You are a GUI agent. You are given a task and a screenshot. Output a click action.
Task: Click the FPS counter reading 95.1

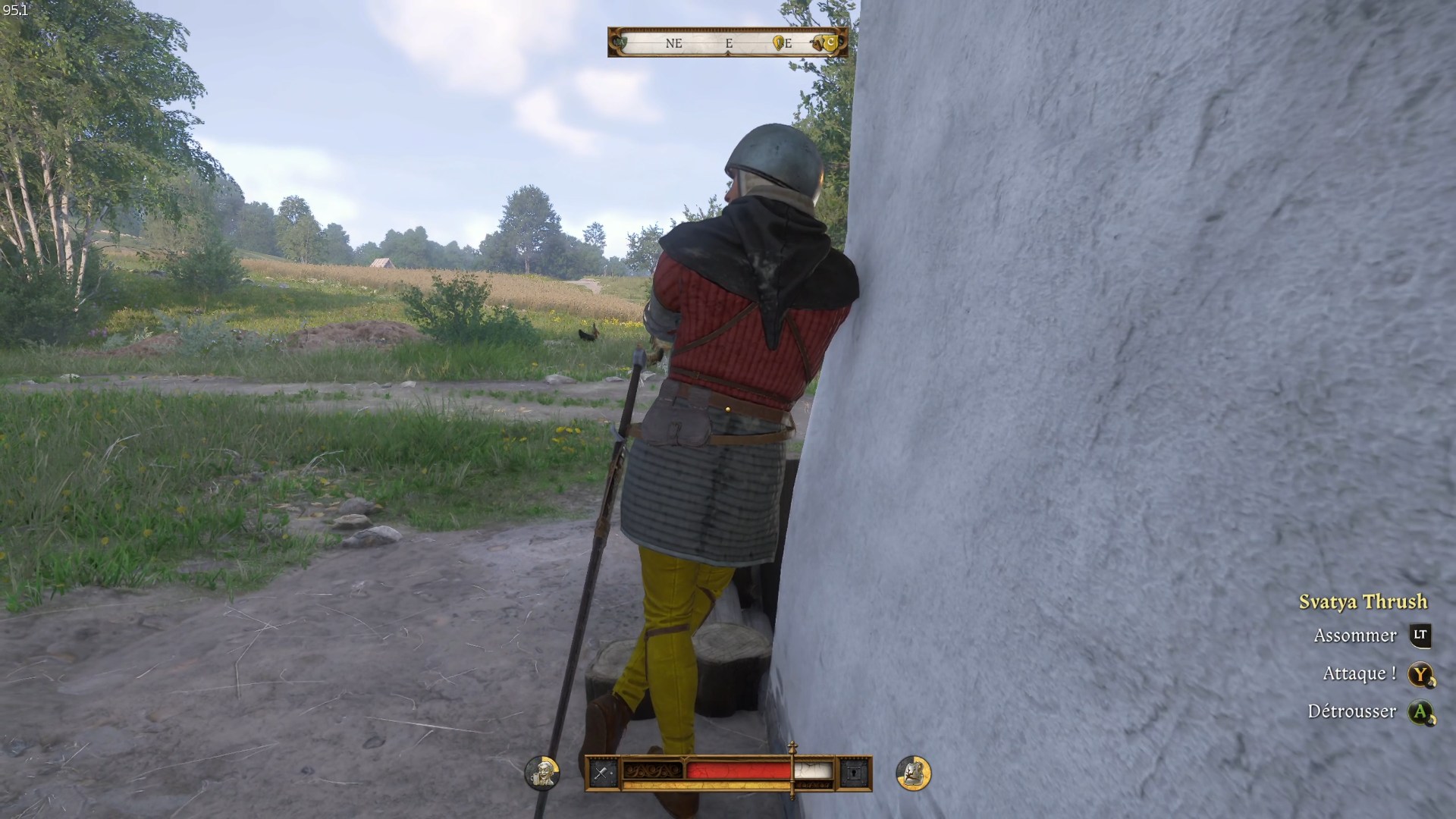(17, 10)
